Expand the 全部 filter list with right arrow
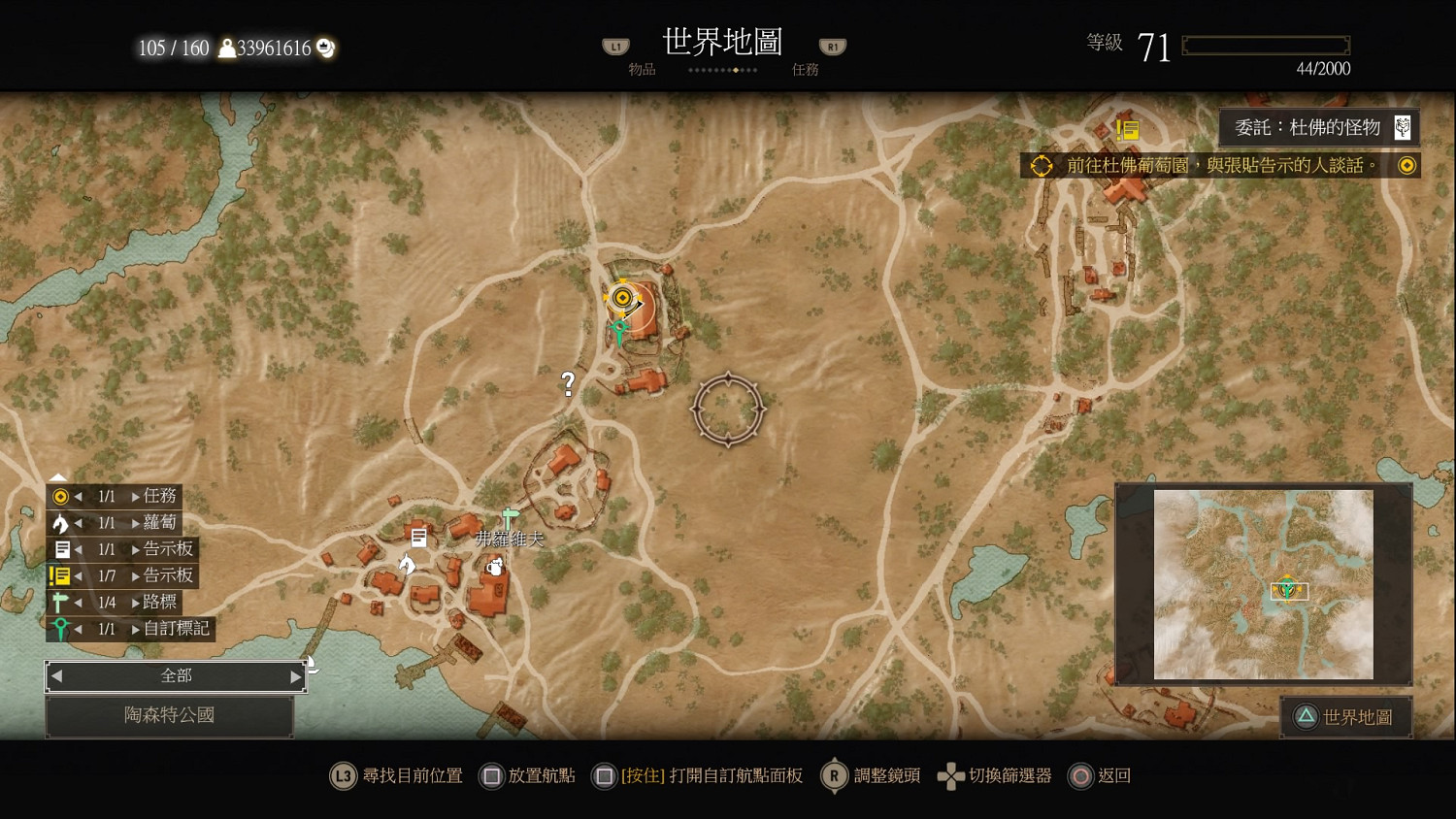The height and width of the screenshot is (819, 1456). tap(297, 675)
